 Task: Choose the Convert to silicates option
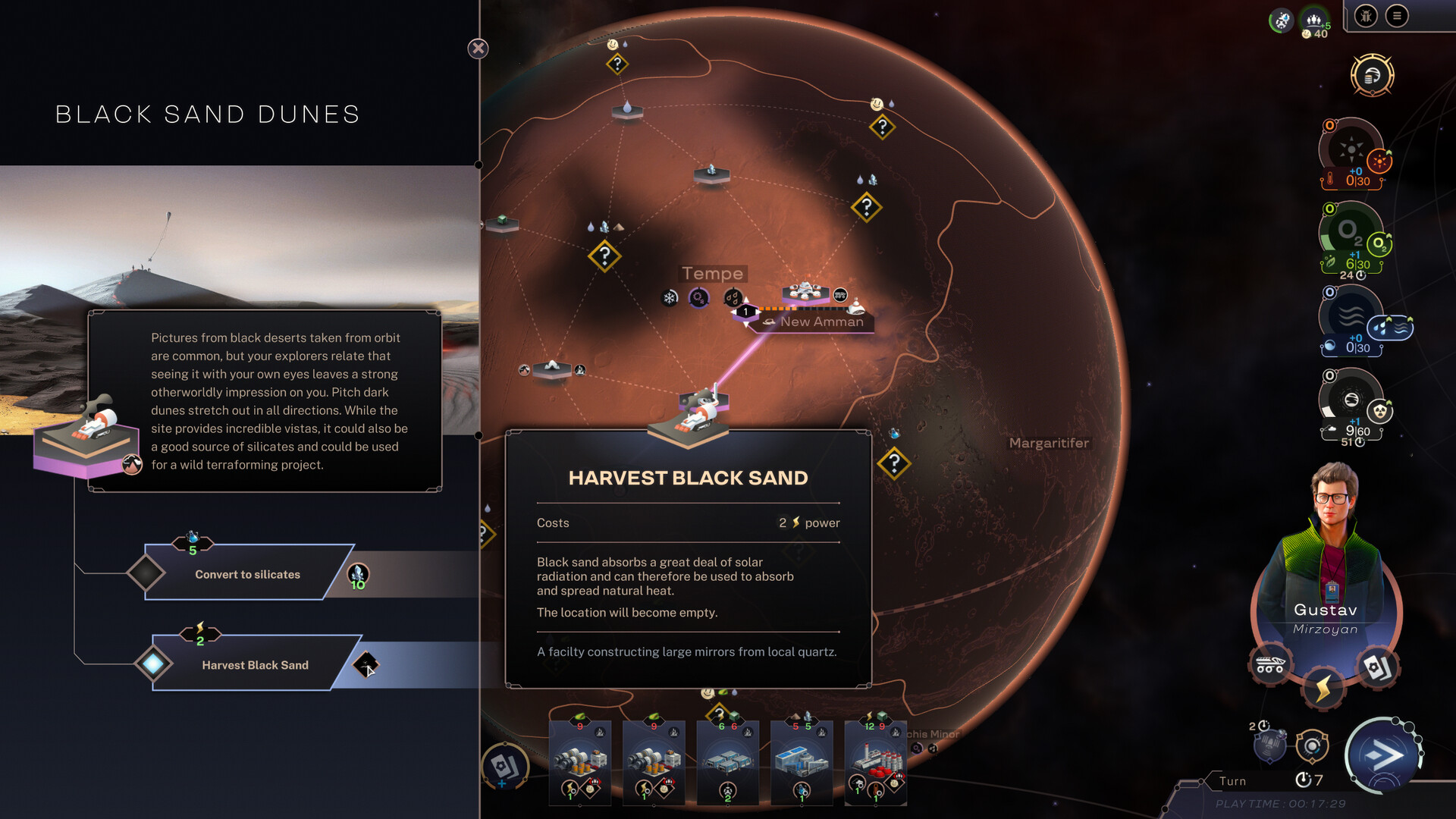click(x=247, y=574)
